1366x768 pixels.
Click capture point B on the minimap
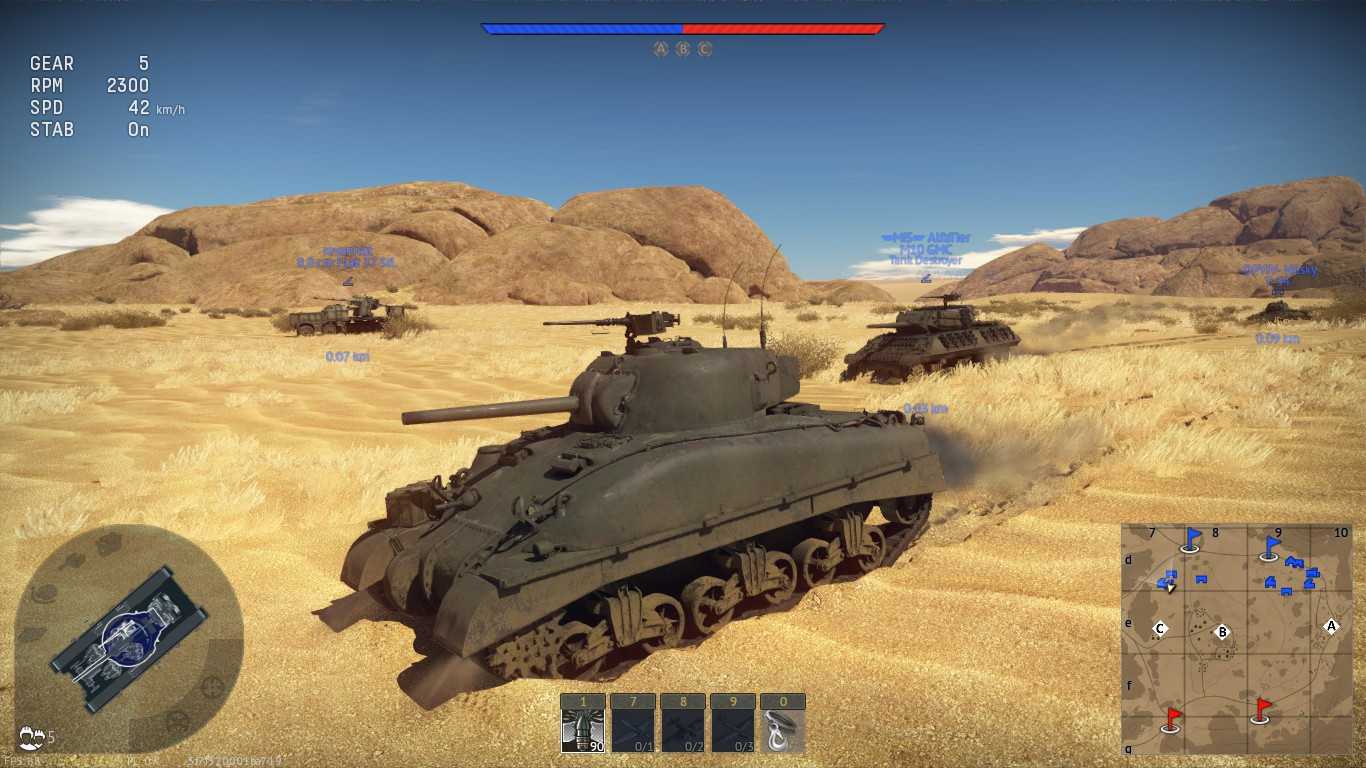coord(1221,632)
